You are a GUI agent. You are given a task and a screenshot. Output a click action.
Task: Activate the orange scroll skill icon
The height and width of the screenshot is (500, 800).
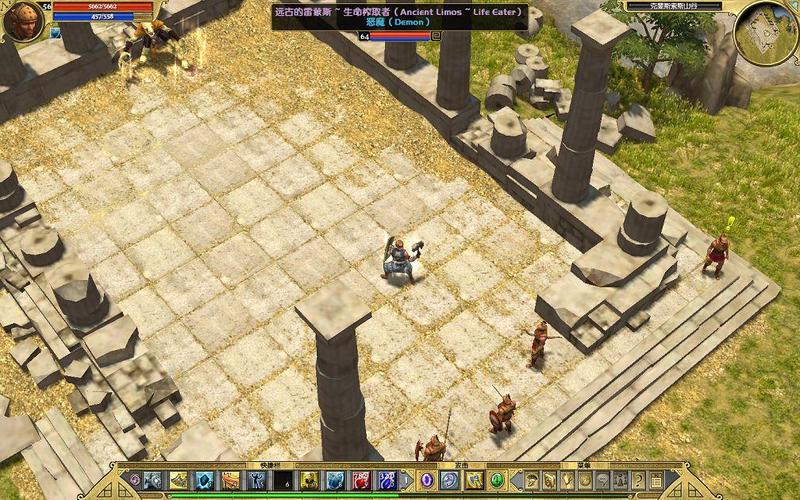pyautogui.click(x=231, y=480)
